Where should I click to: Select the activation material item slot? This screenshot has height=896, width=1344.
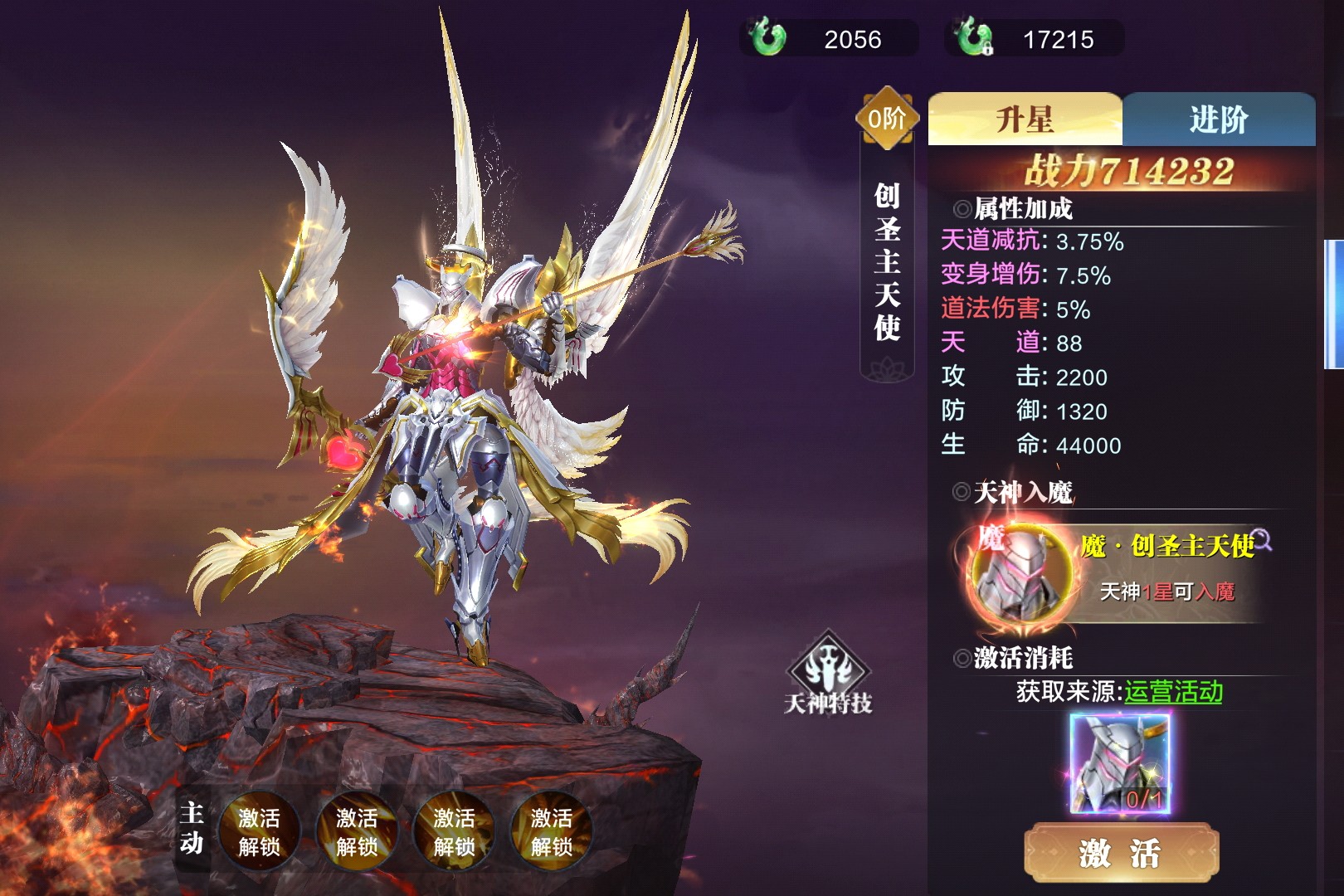coord(1120,764)
